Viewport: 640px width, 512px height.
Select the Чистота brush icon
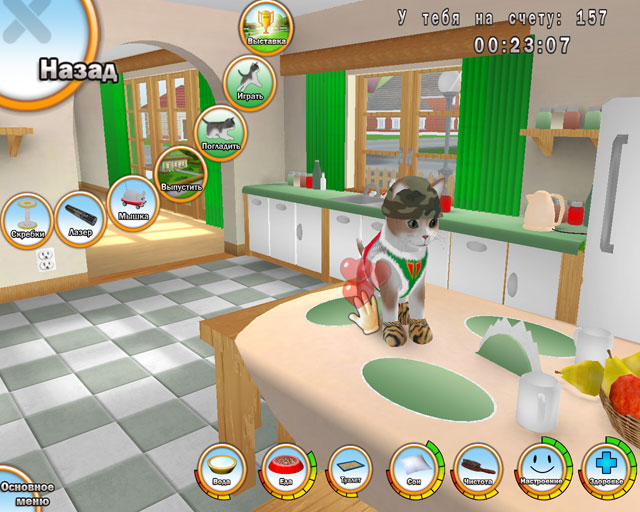point(477,469)
